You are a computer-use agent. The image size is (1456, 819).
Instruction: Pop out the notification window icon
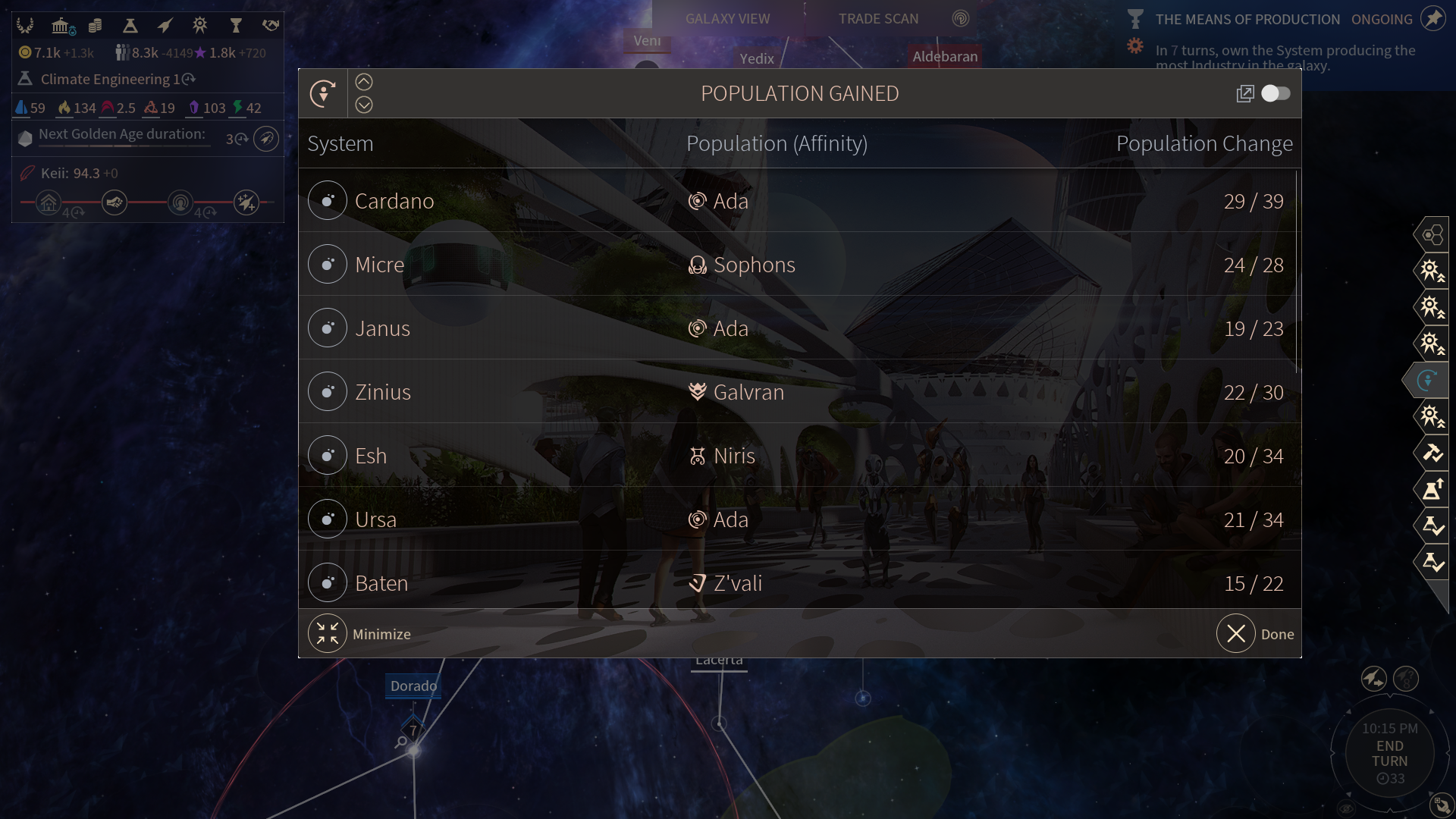pos(1244,94)
